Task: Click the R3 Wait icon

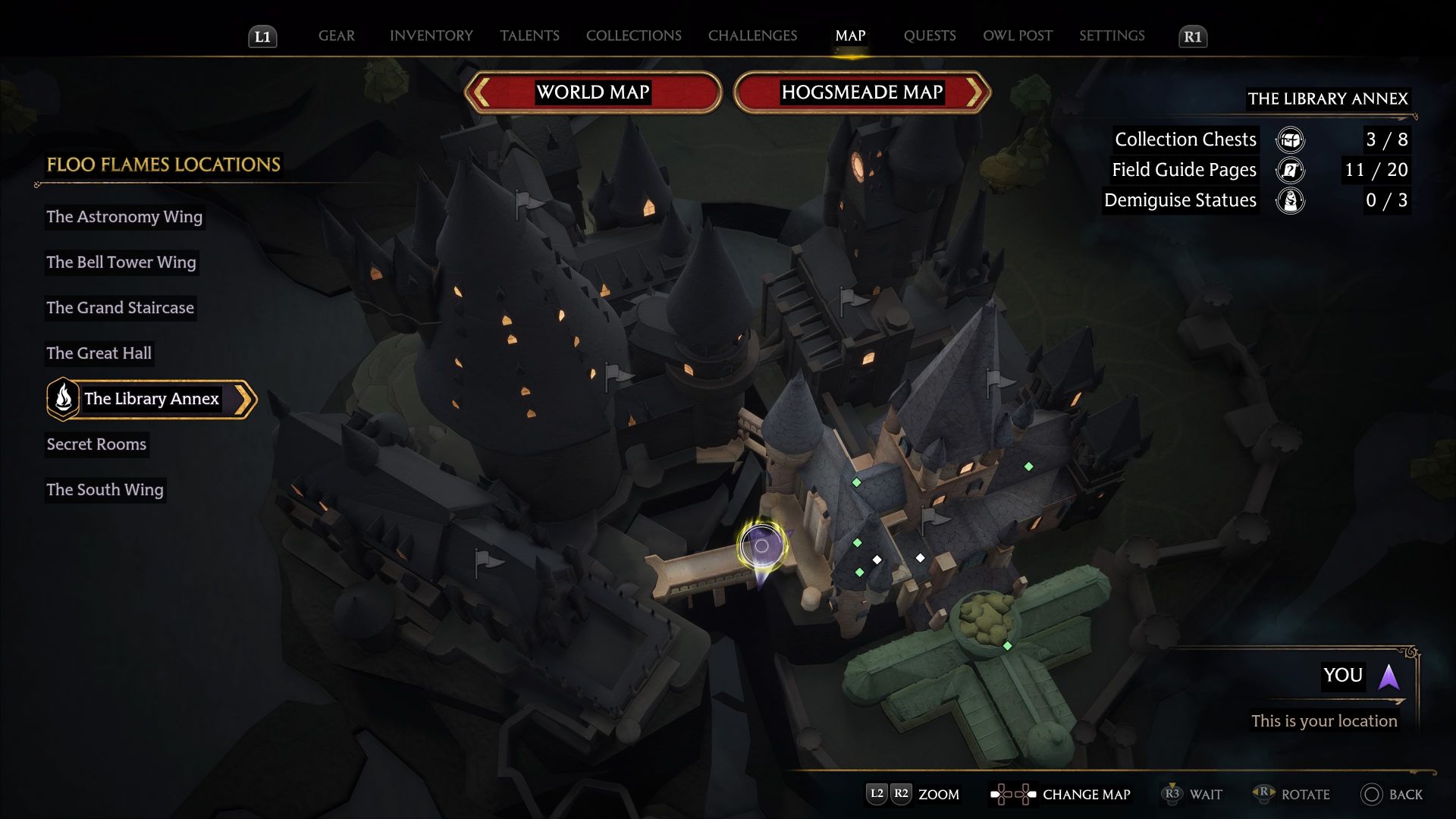Action: point(1172,794)
